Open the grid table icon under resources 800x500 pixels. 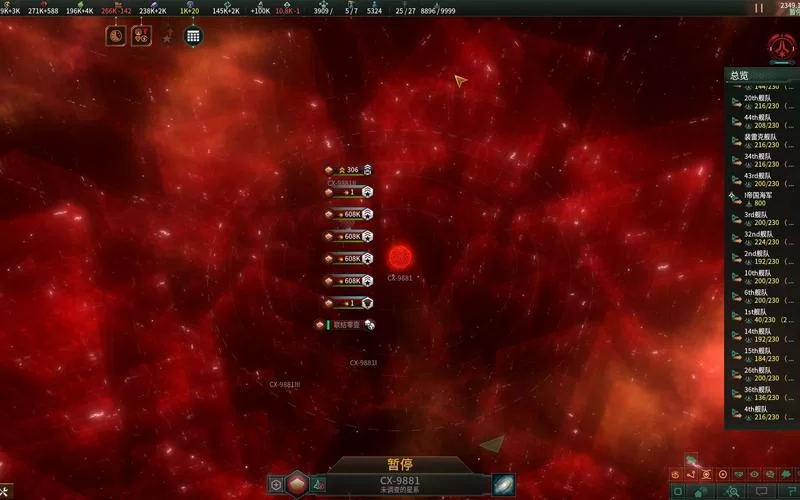point(193,36)
